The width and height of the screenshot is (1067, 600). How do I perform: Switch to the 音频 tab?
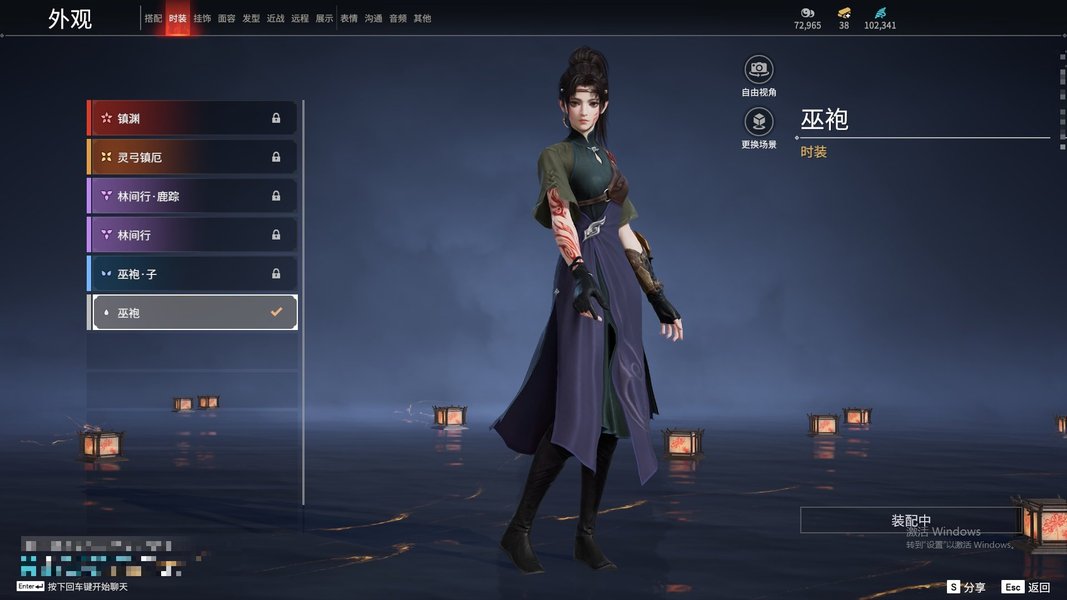pos(398,19)
